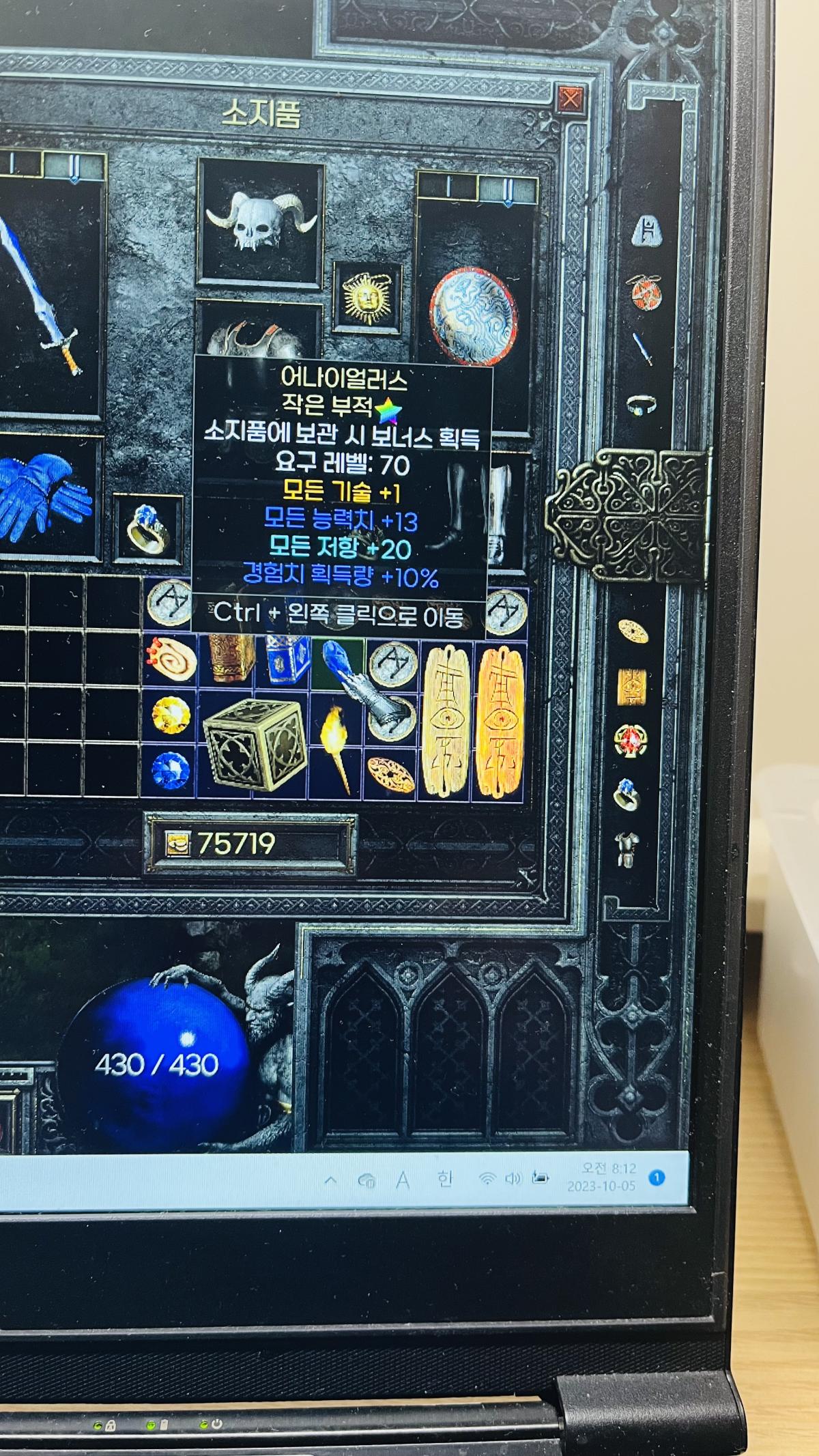
Task: Close the inventory panel with the X
Action: 570,100
